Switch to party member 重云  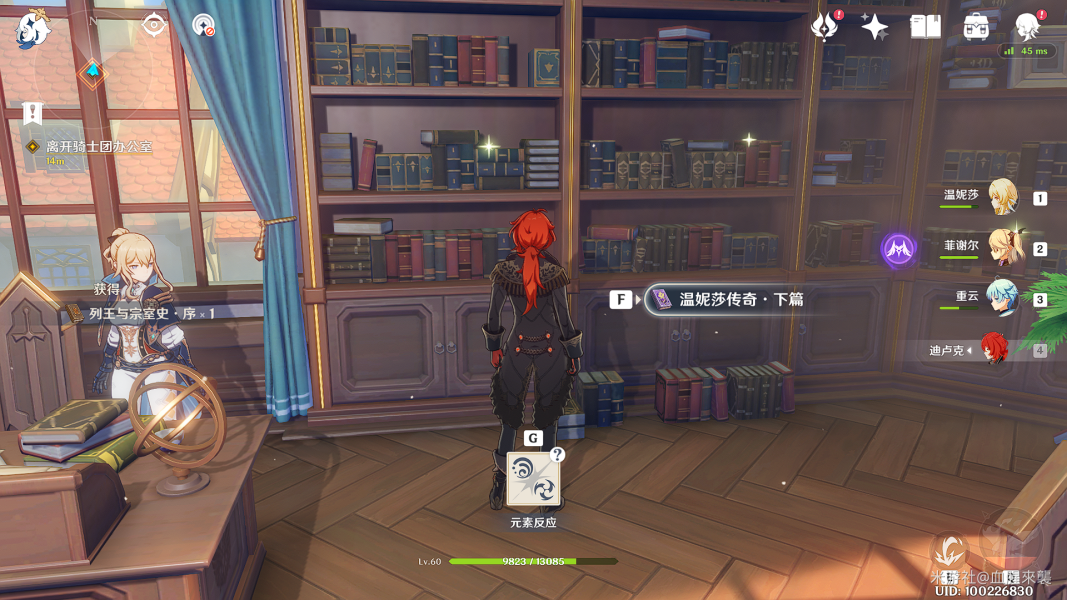pos(1002,298)
